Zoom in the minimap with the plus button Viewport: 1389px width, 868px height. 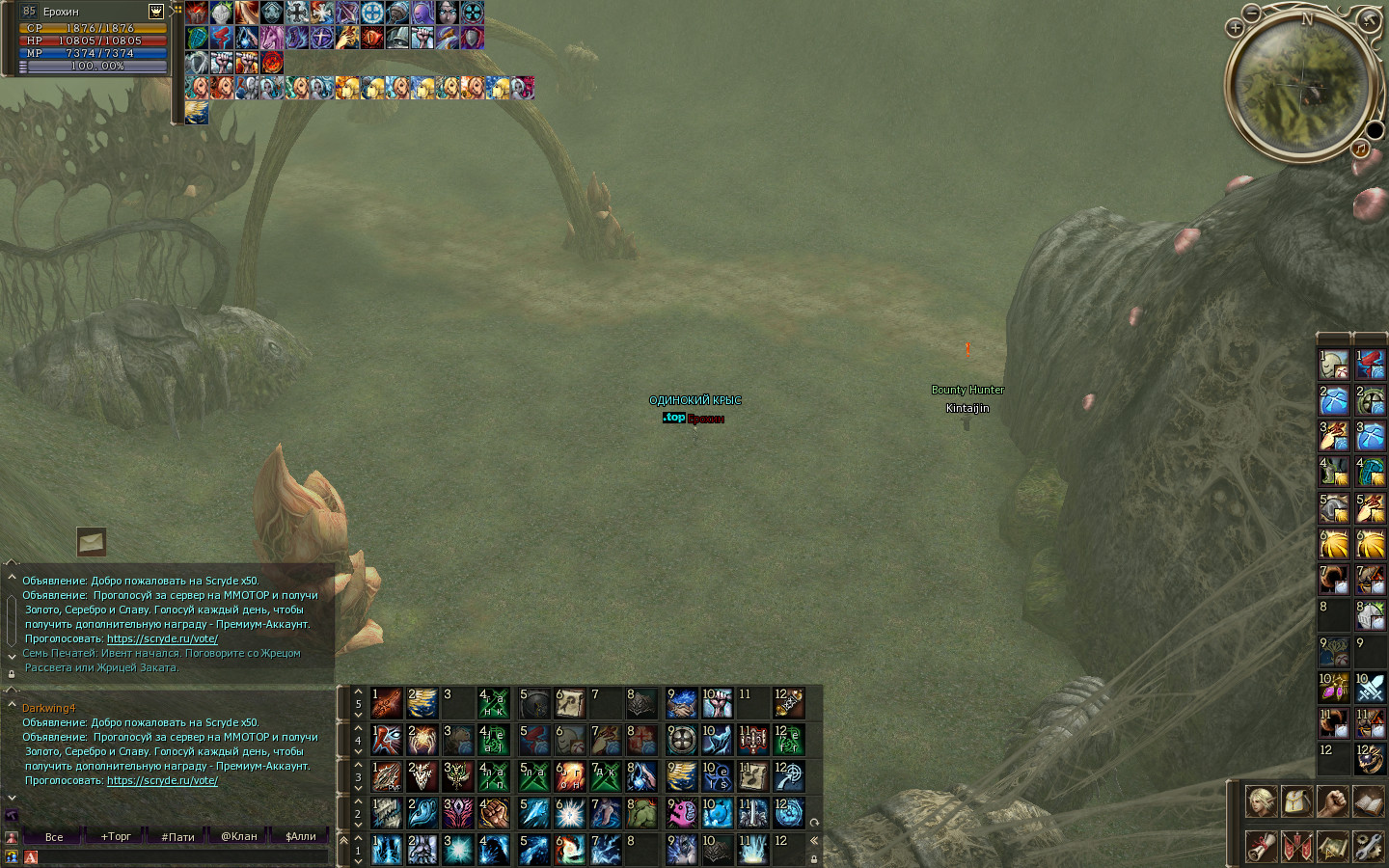(1235, 28)
